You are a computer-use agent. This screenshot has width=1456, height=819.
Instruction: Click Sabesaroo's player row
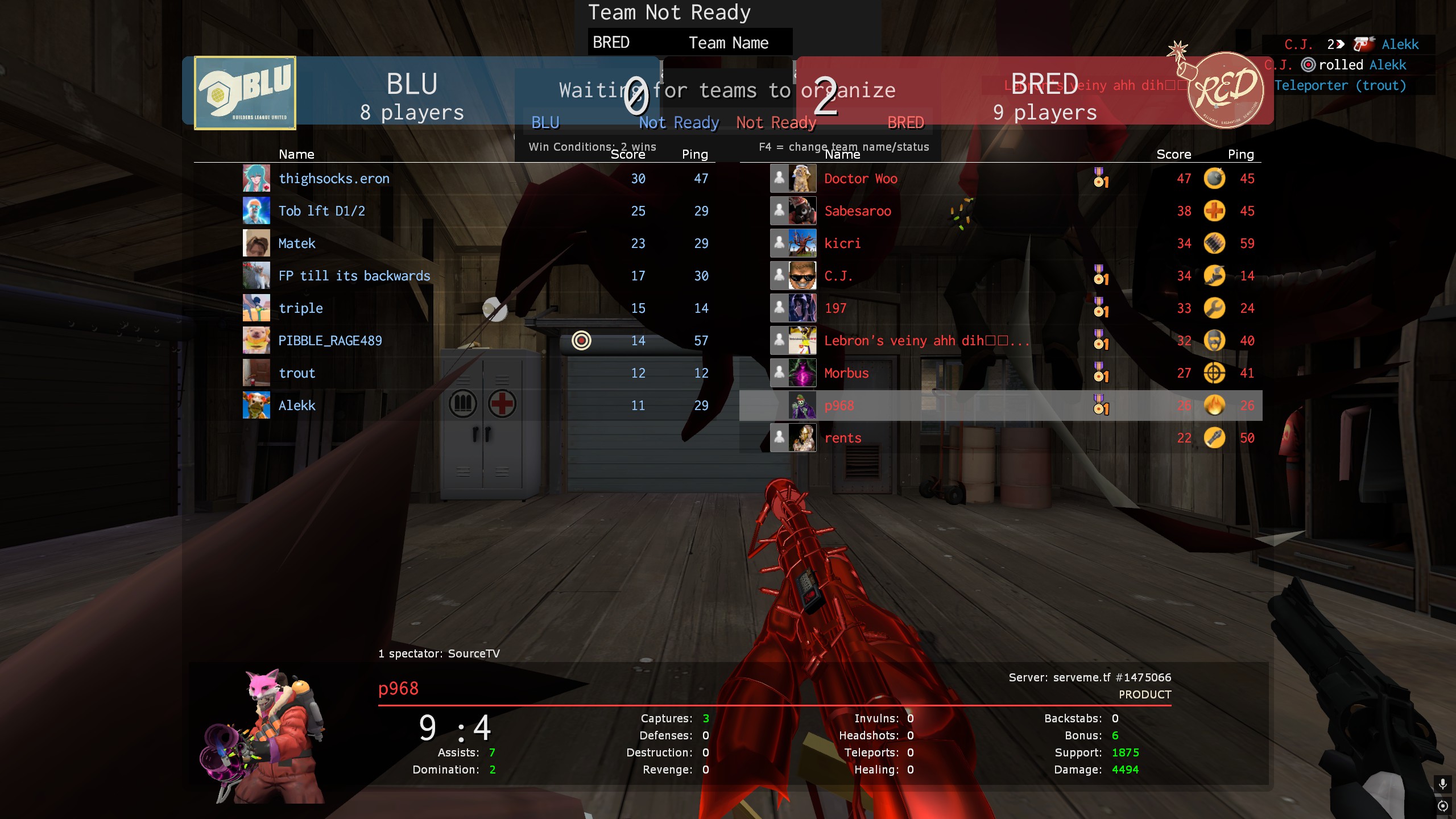tap(858, 211)
